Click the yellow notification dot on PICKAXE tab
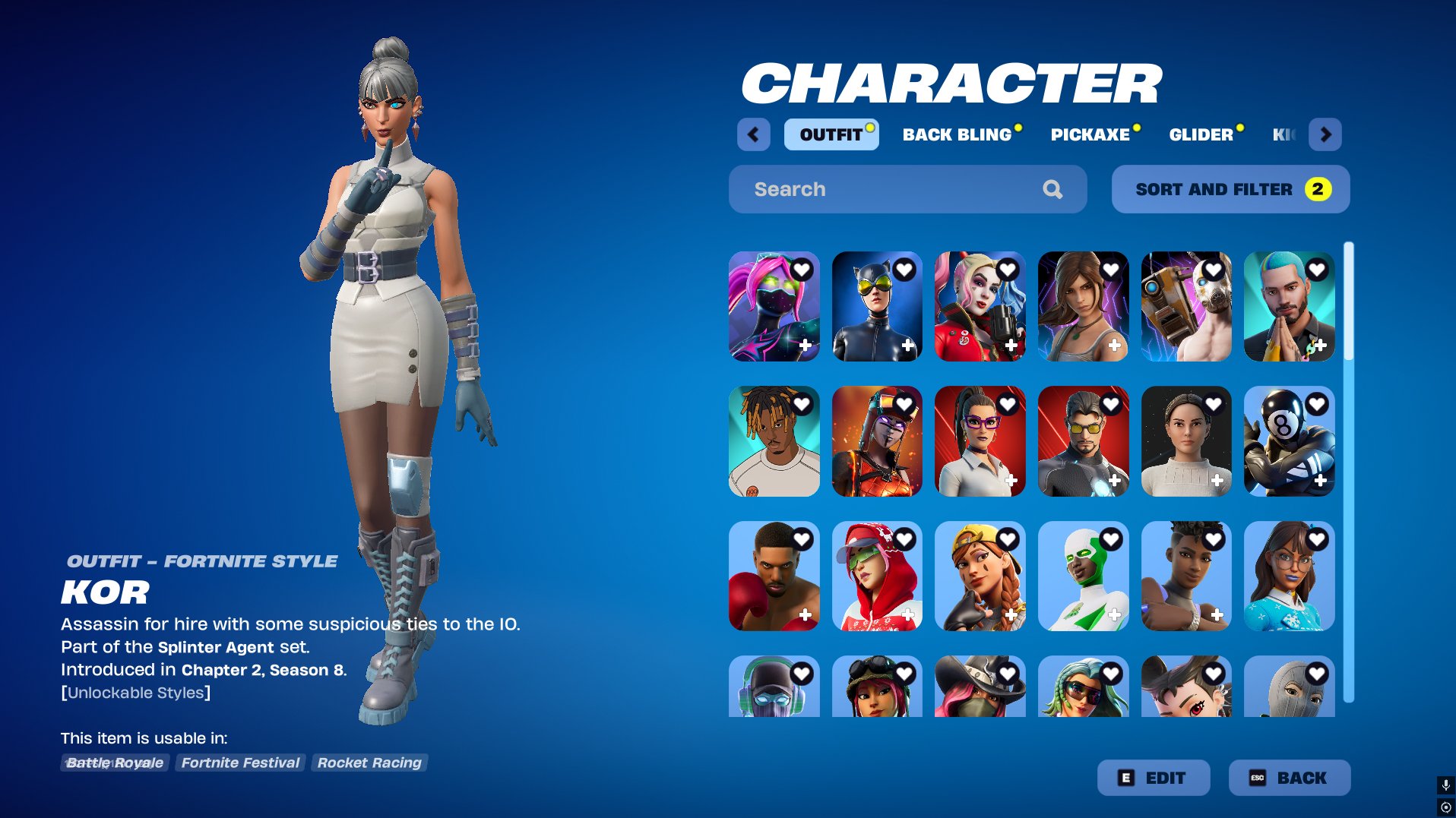Viewport: 1456px width, 818px height. pos(1138,127)
